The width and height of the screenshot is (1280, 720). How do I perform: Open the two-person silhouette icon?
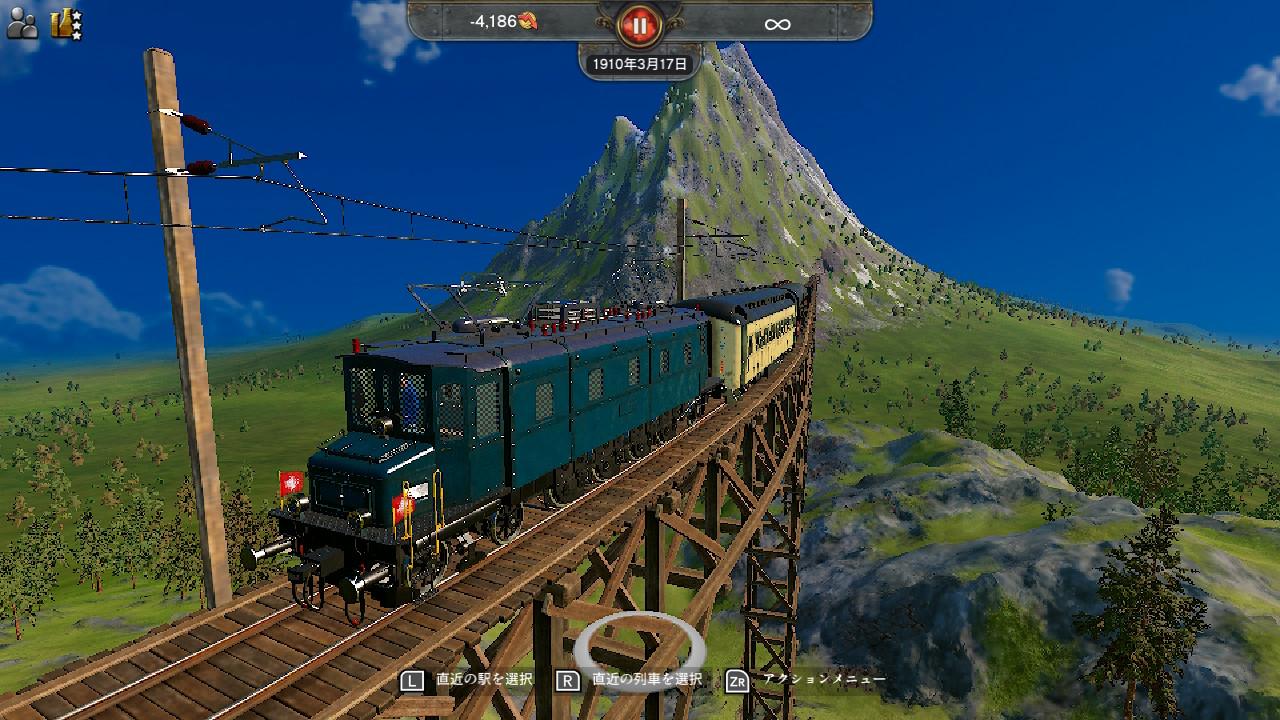click(x=21, y=22)
